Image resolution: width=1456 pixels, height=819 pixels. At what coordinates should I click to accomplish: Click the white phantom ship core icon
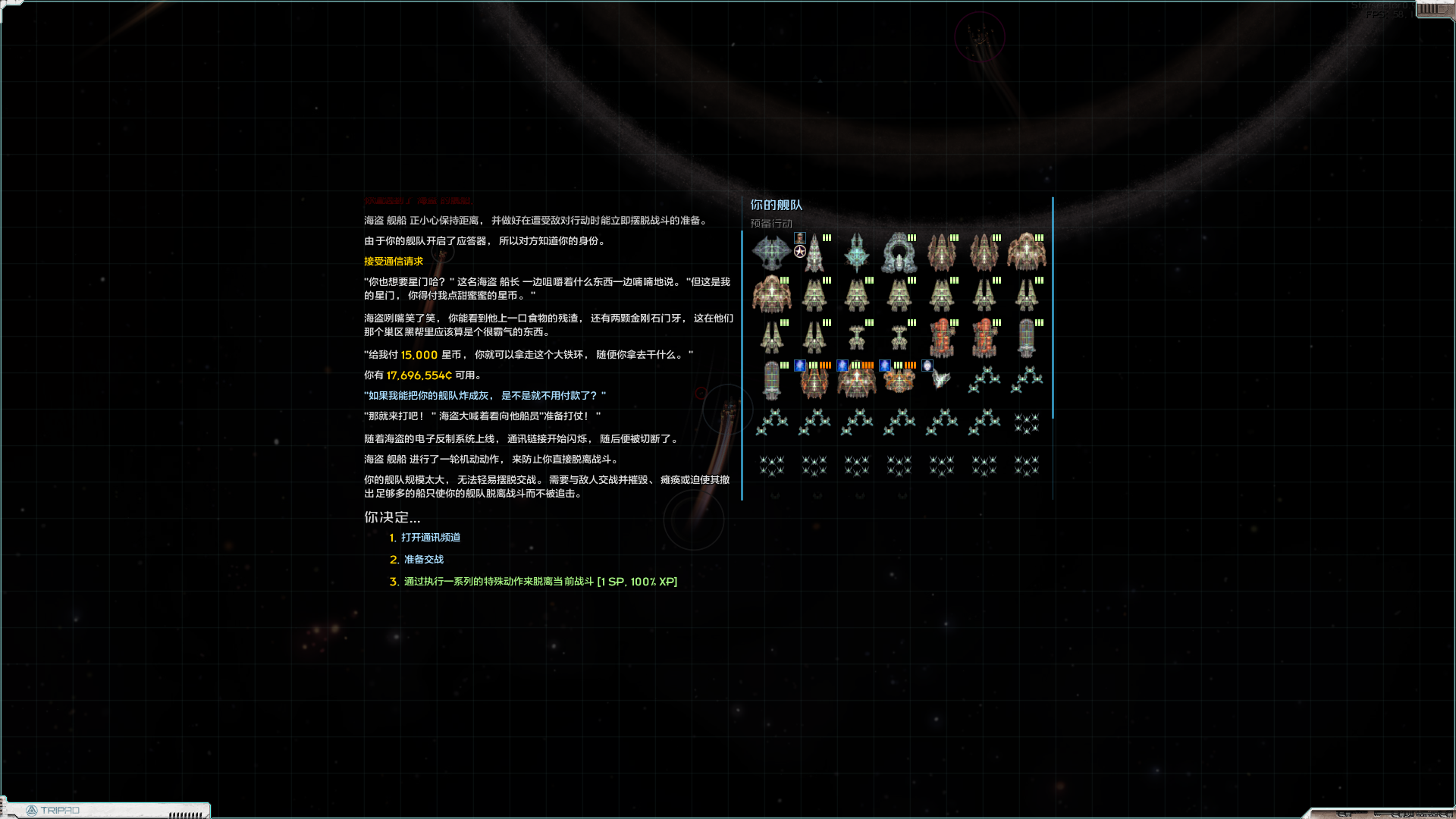click(927, 366)
